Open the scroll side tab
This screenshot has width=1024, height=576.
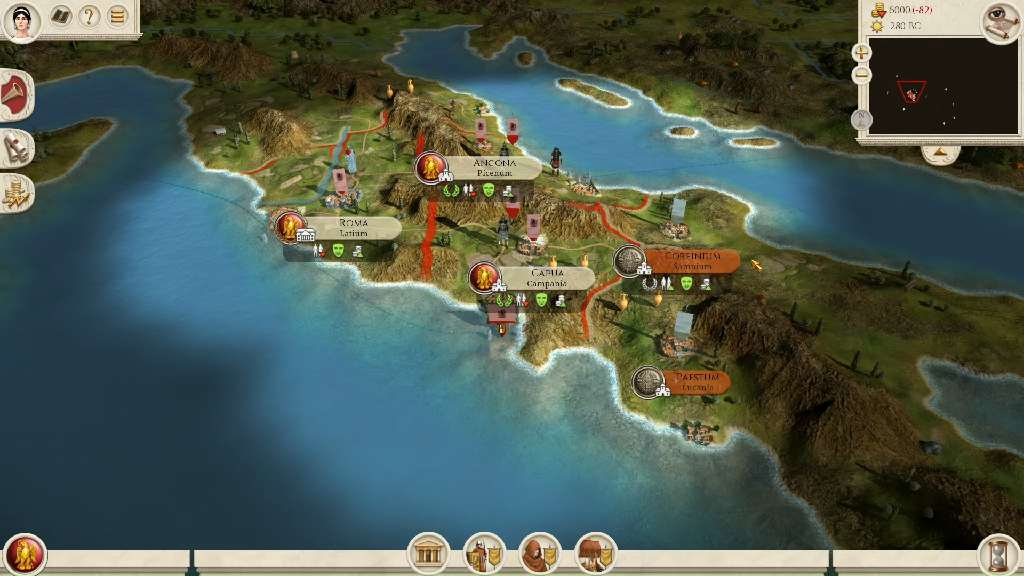[17, 148]
